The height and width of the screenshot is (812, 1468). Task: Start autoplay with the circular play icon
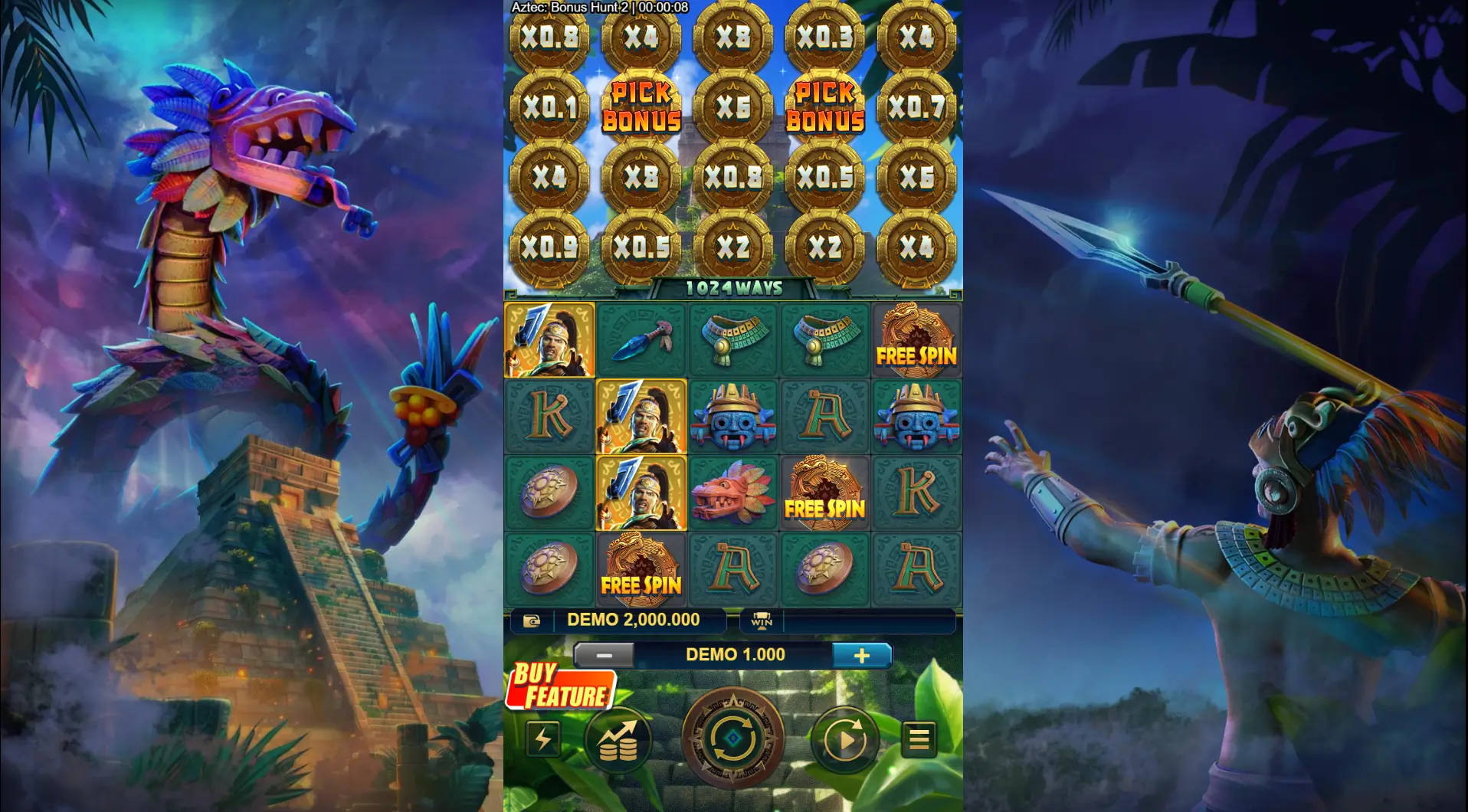pos(844,738)
